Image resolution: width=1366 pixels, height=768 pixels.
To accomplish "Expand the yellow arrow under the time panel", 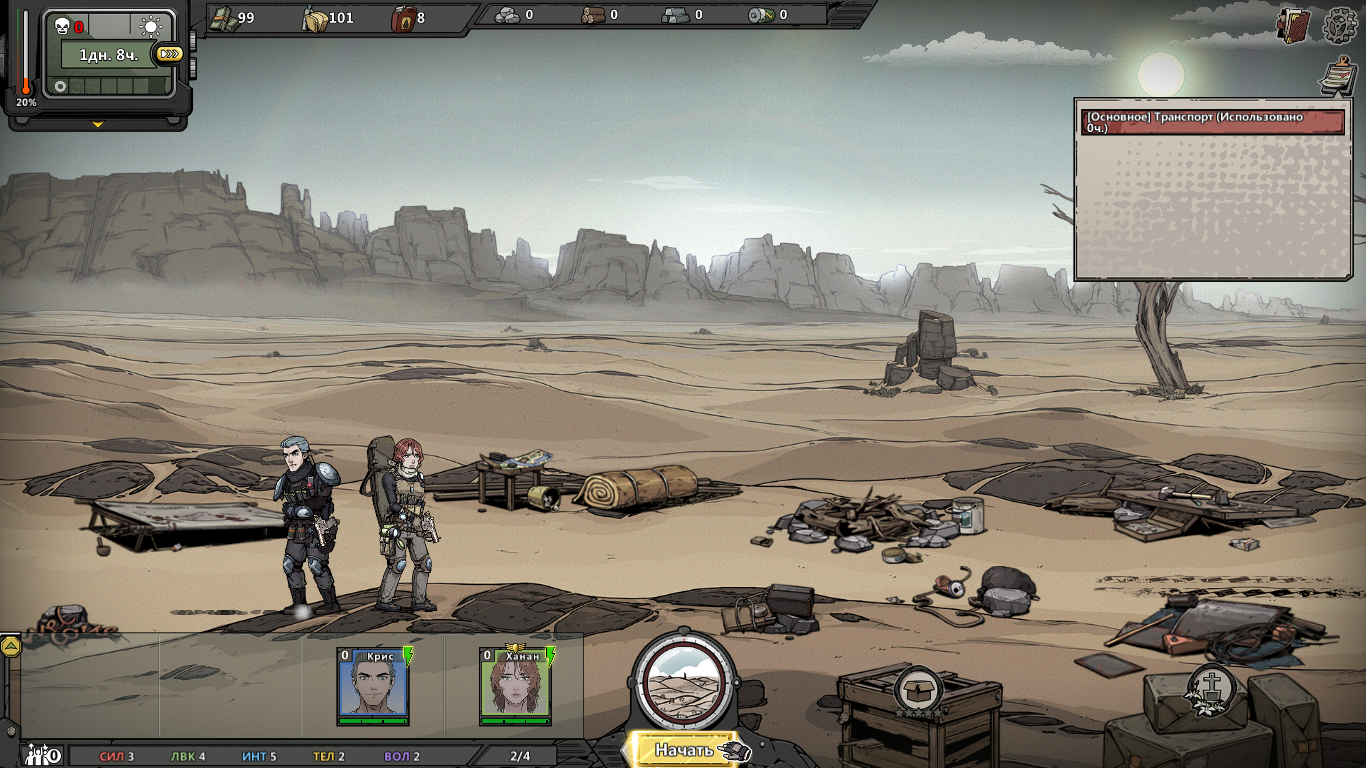I will coord(97,125).
